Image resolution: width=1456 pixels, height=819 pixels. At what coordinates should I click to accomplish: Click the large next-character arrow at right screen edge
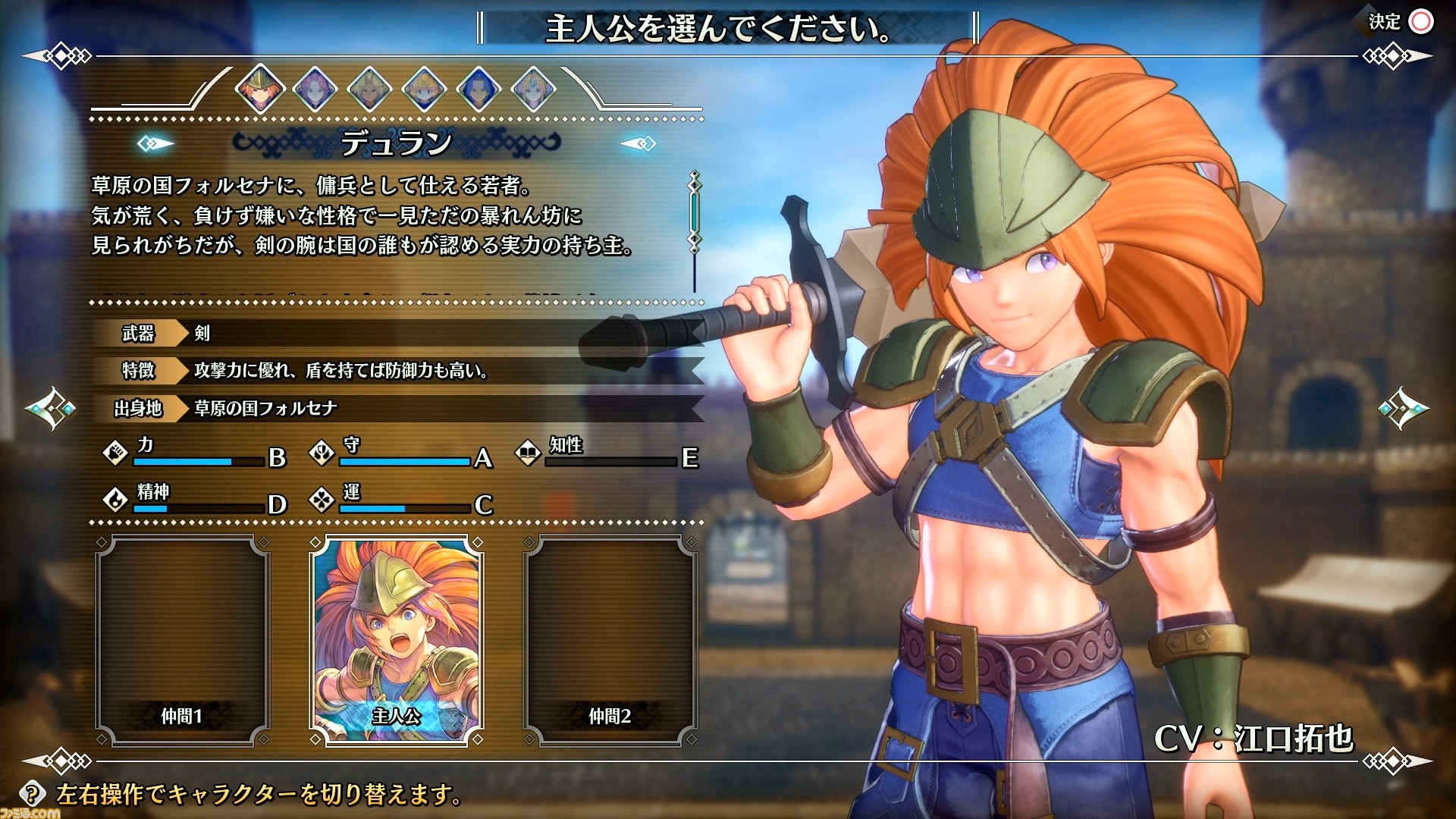[x=1403, y=408]
